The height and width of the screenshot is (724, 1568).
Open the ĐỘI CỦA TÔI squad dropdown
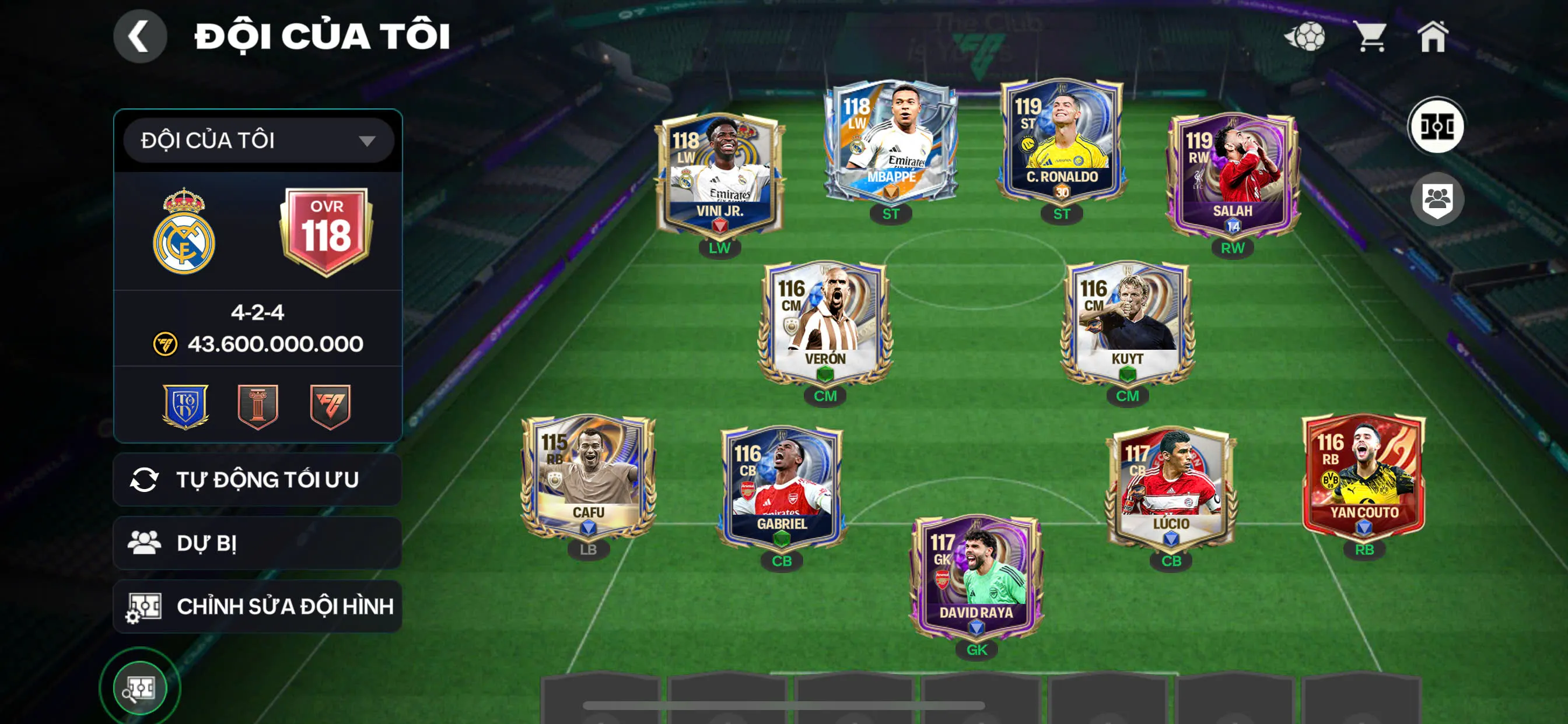pos(258,140)
